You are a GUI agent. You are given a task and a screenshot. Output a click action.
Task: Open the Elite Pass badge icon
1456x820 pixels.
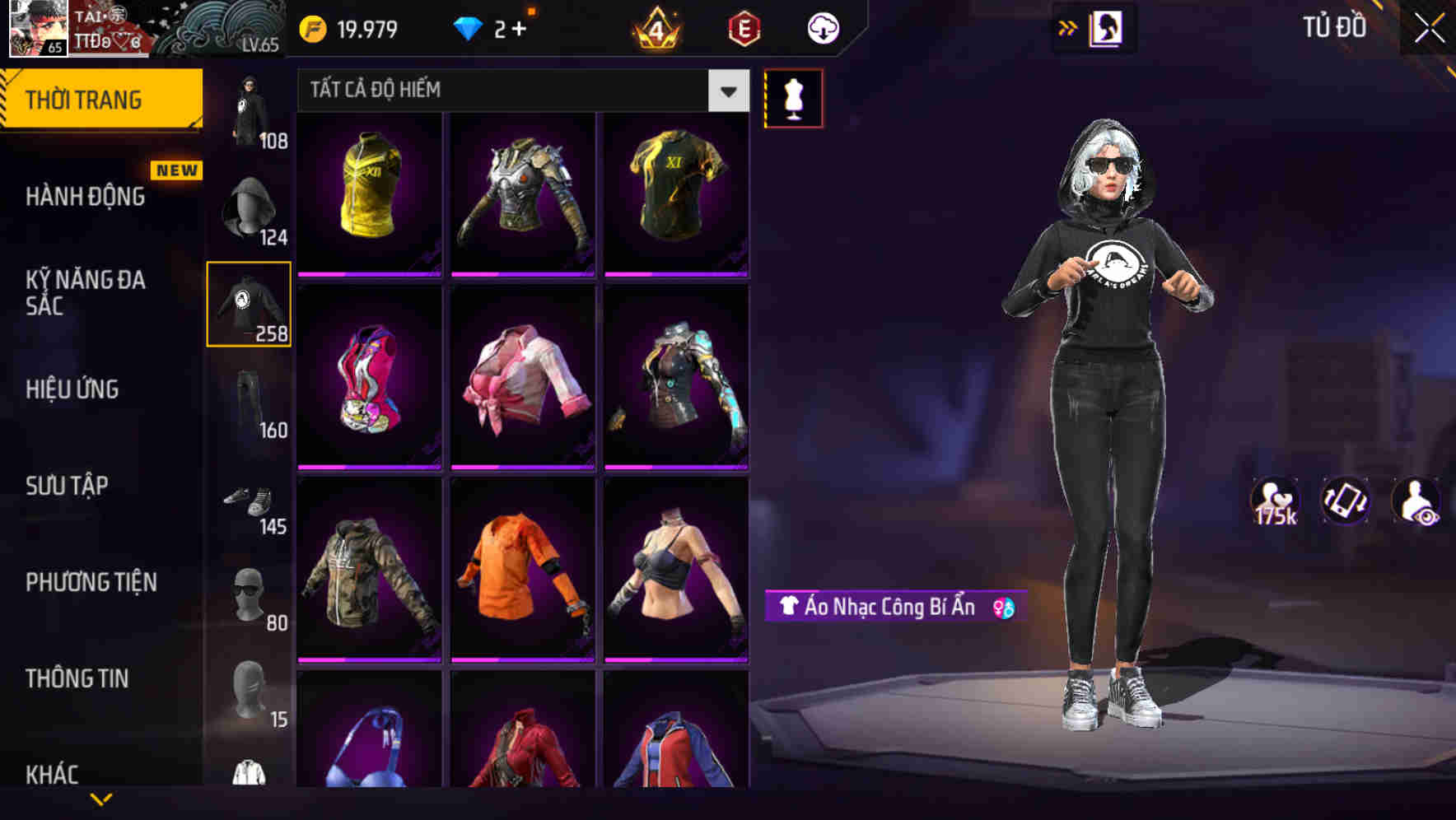[x=744, y=27]
